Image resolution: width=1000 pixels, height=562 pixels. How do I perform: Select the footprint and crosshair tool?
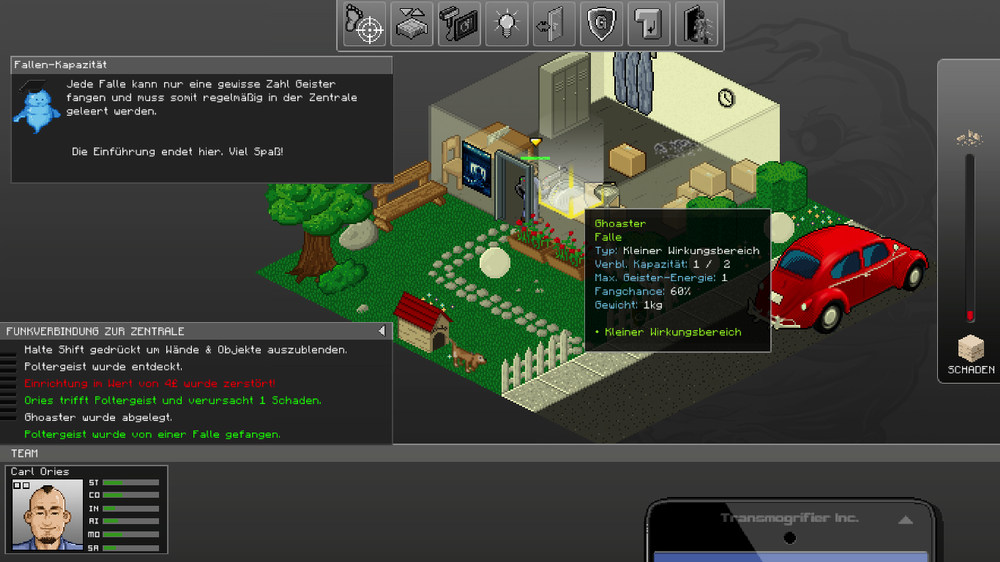point(365,25)
